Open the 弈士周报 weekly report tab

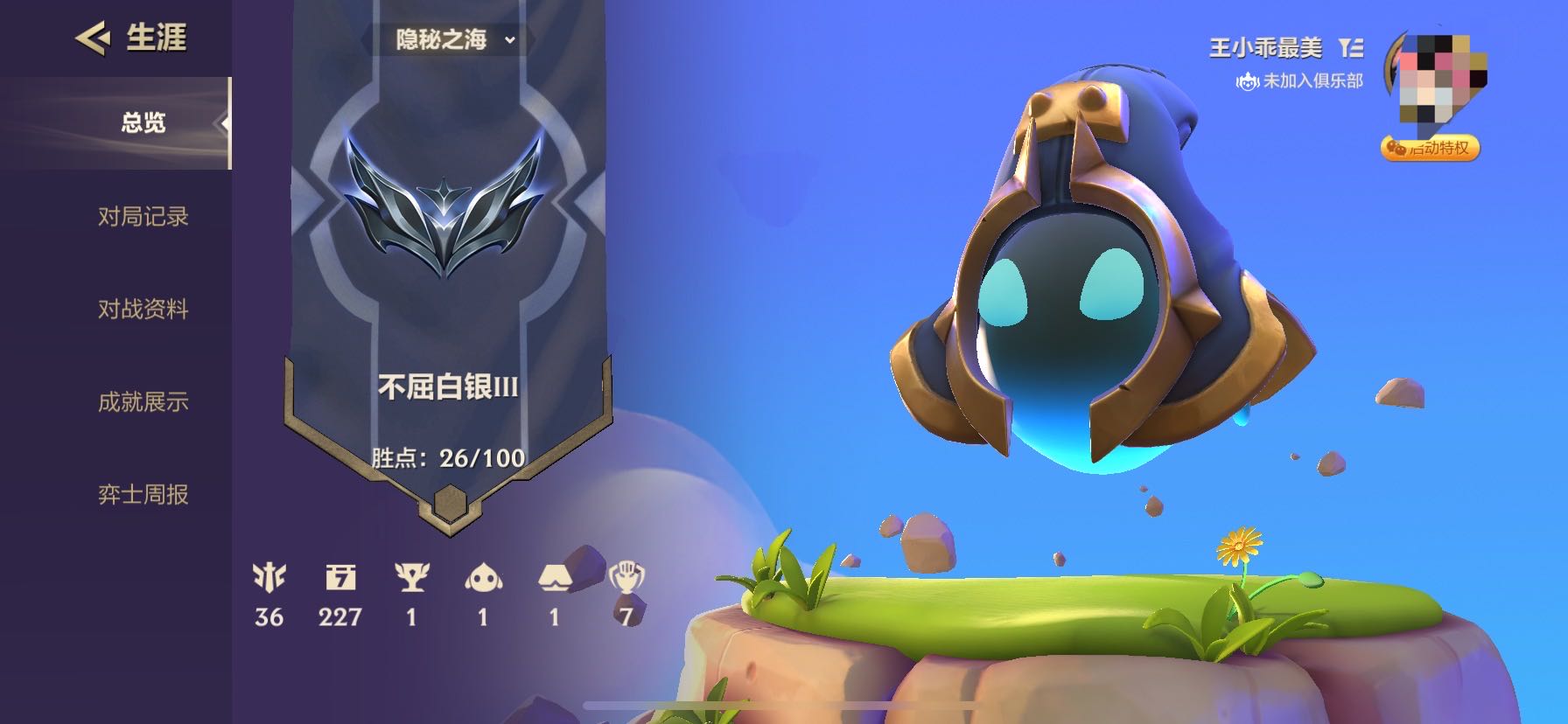143,494
